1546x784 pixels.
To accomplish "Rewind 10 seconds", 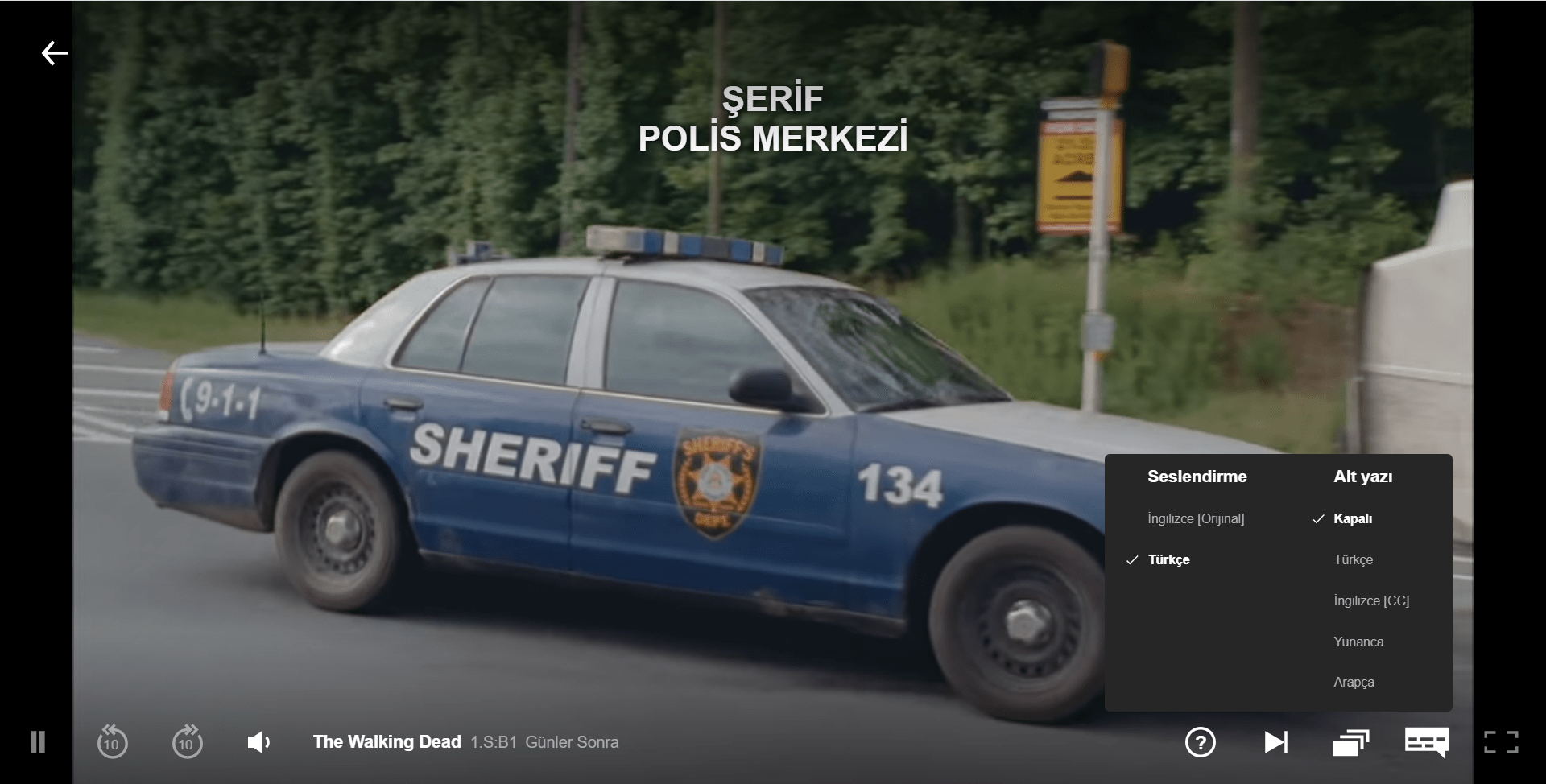I will point(113,742).
